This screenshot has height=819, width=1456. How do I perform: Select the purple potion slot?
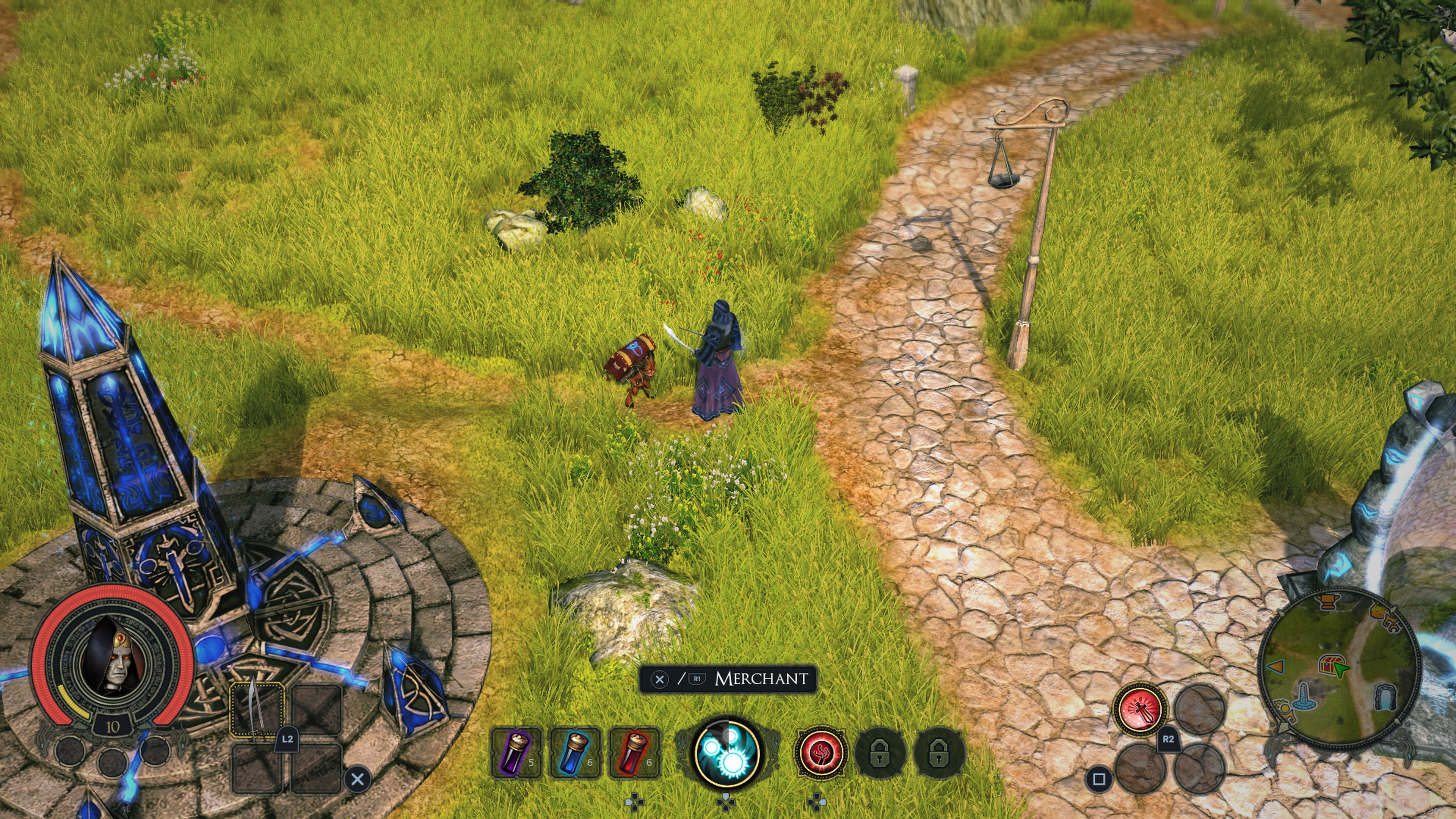(516, 753)
